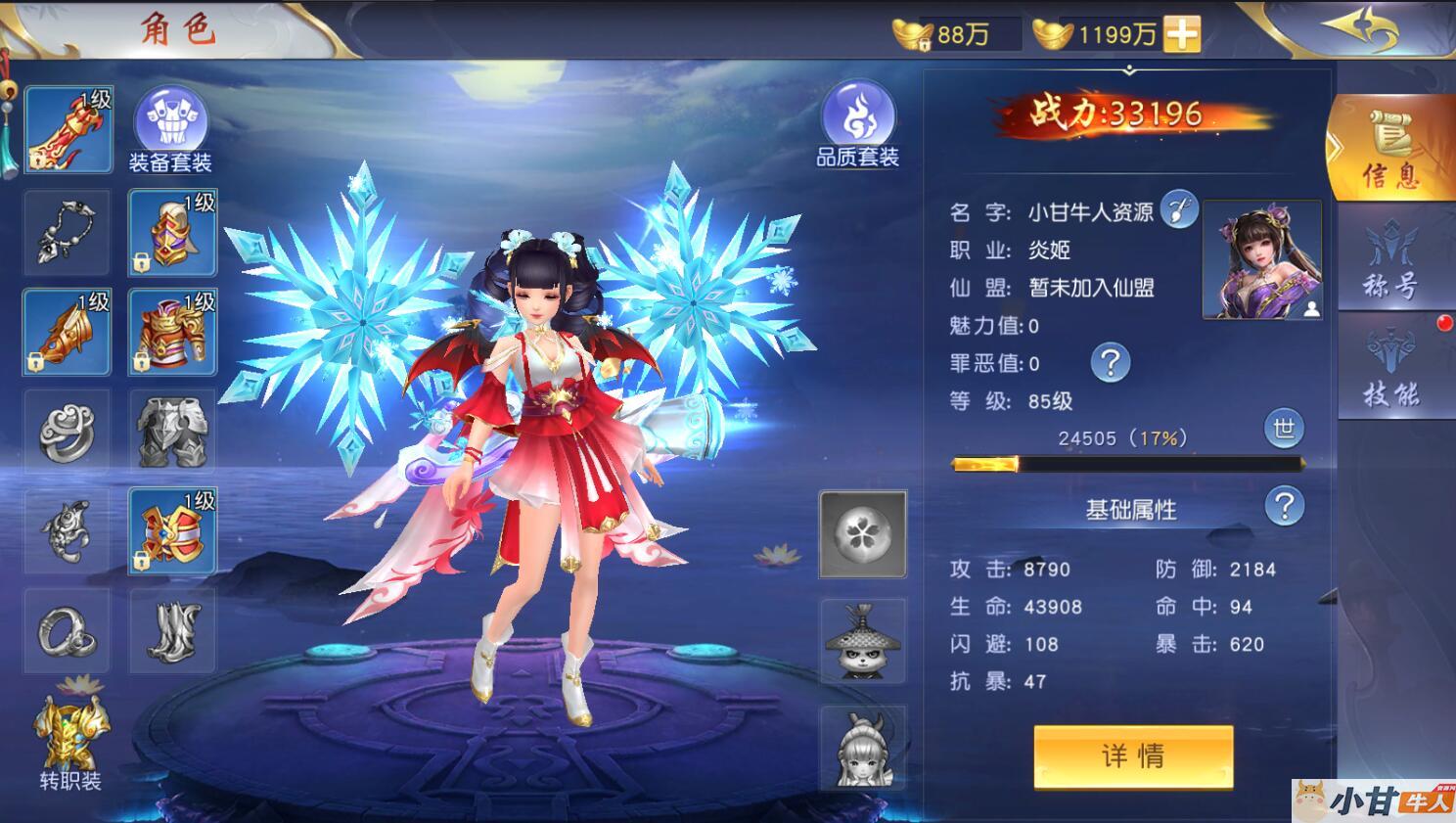
Task: Click the 世 round button
Action: click(1284, 429)
